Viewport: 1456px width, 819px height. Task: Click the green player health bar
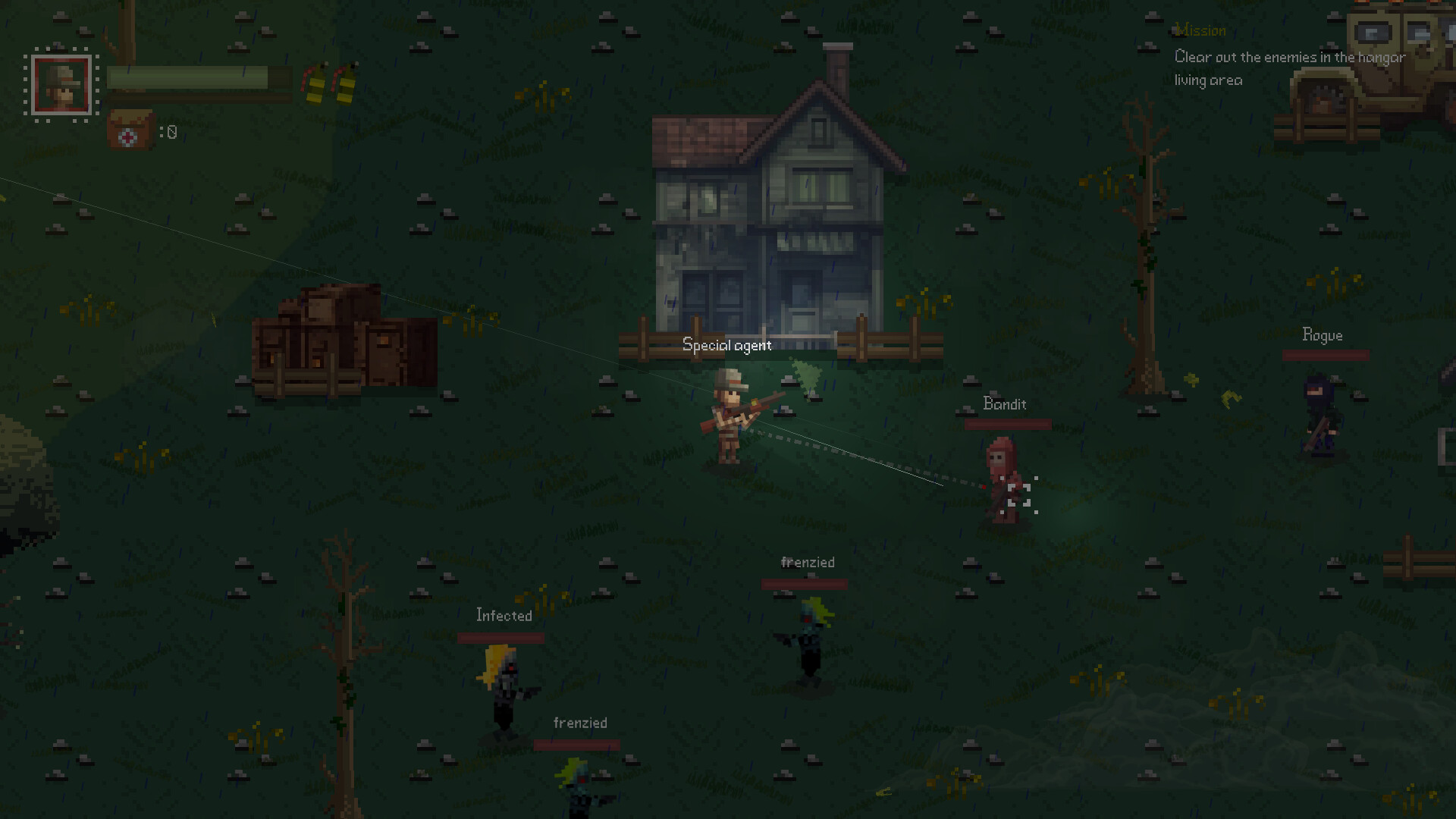188,79
